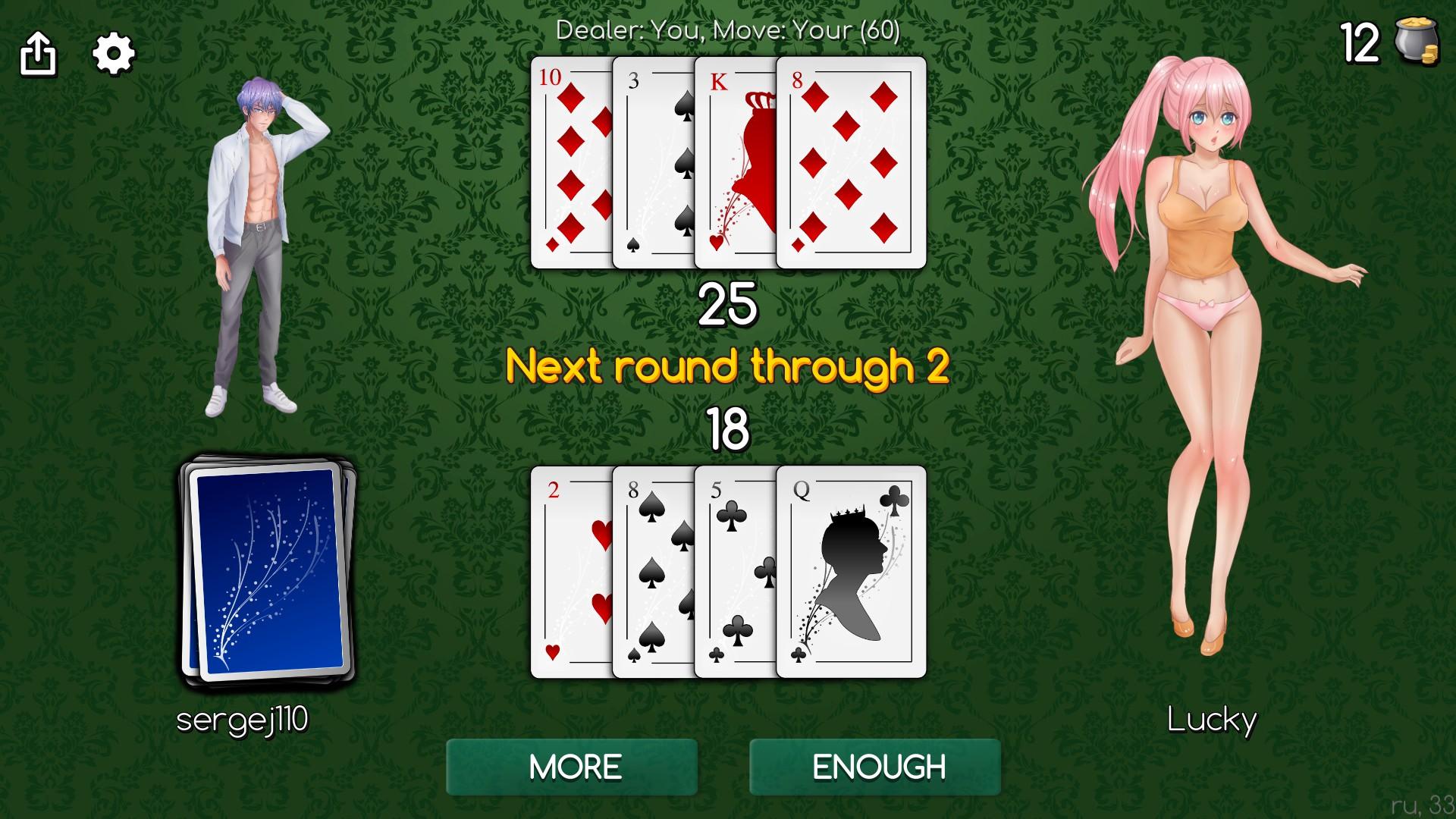Click the score showing 25
This screenshot has height=819, width=1456.
click(x=728, y=305)
